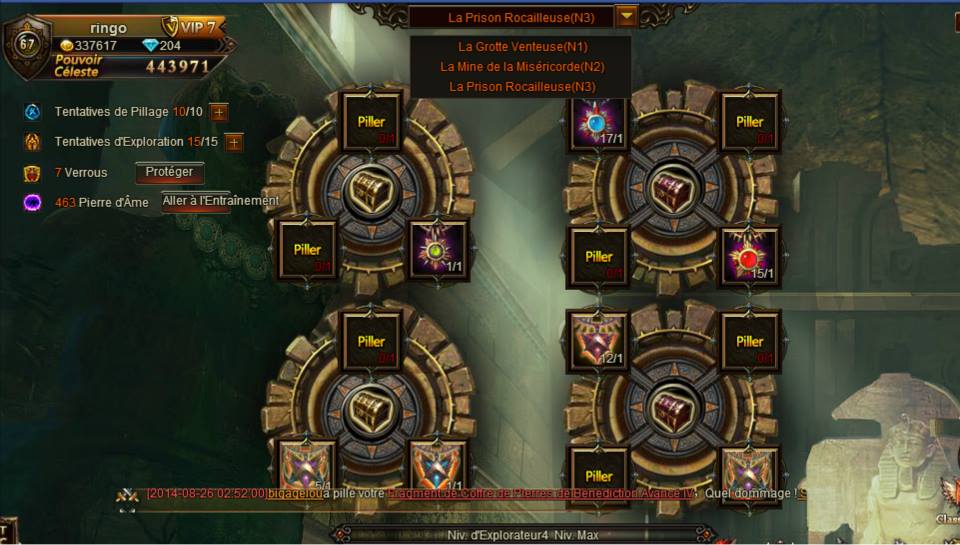Pick La Prison Rocailleuse(N3) in the dropdown list
Viewport: 960px width, 545px height.
pyautogui.click(x=521, y=87)
